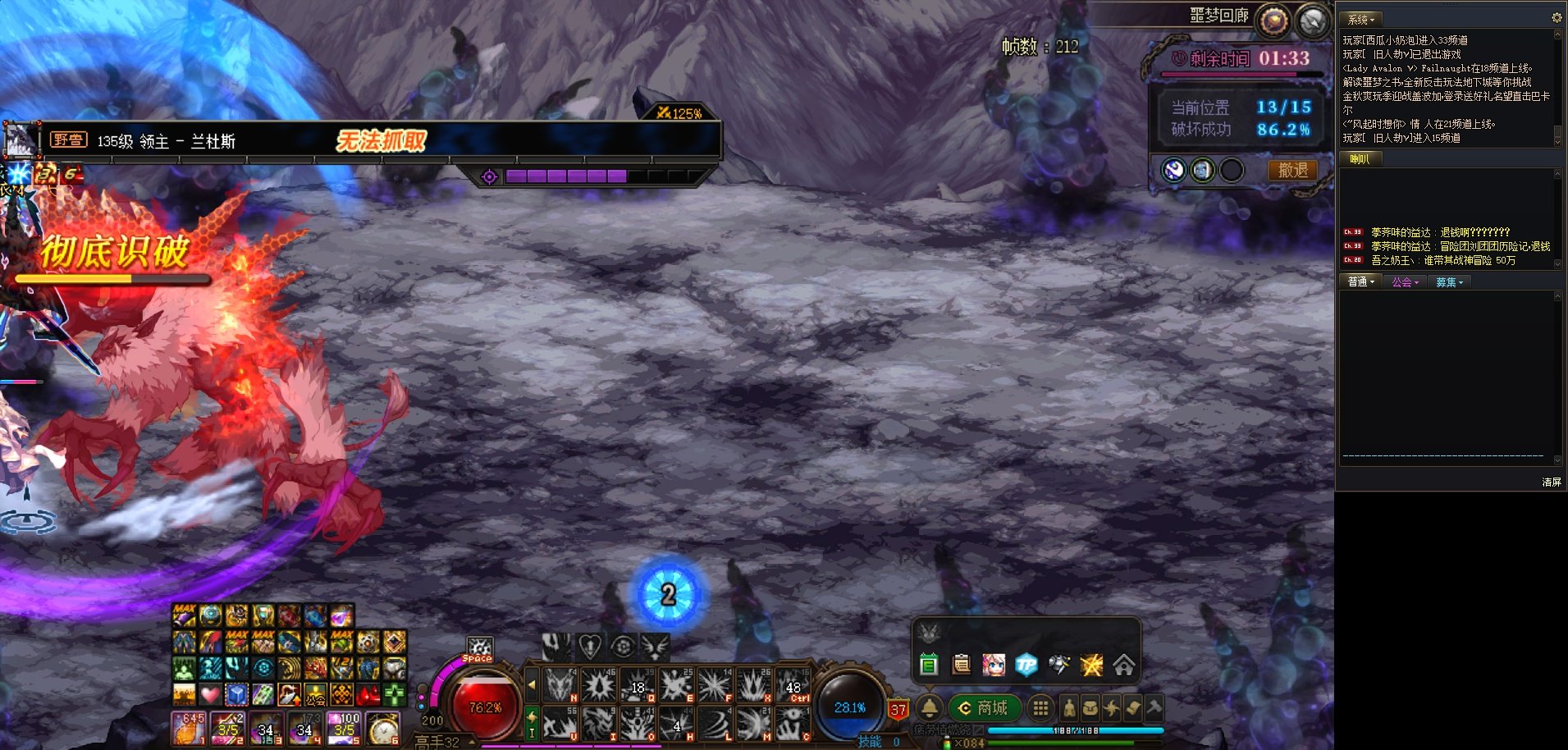The width and height of the screenshot is (1568, 750).
Task: Switch to the 募集 recruit chat tab
Action: coord(1449,281)
